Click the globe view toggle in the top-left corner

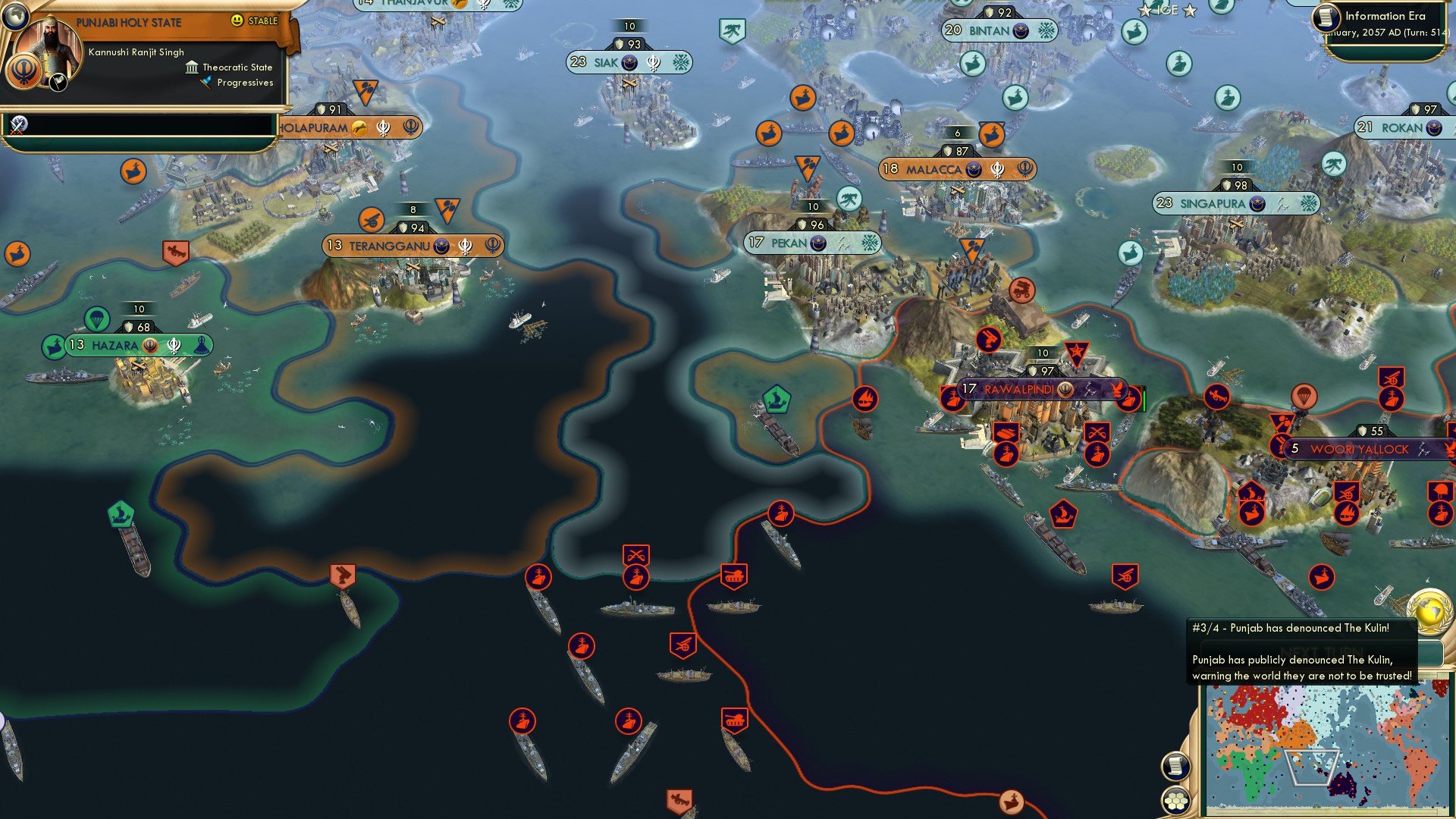pyautogui.click(x=15, y=17)
